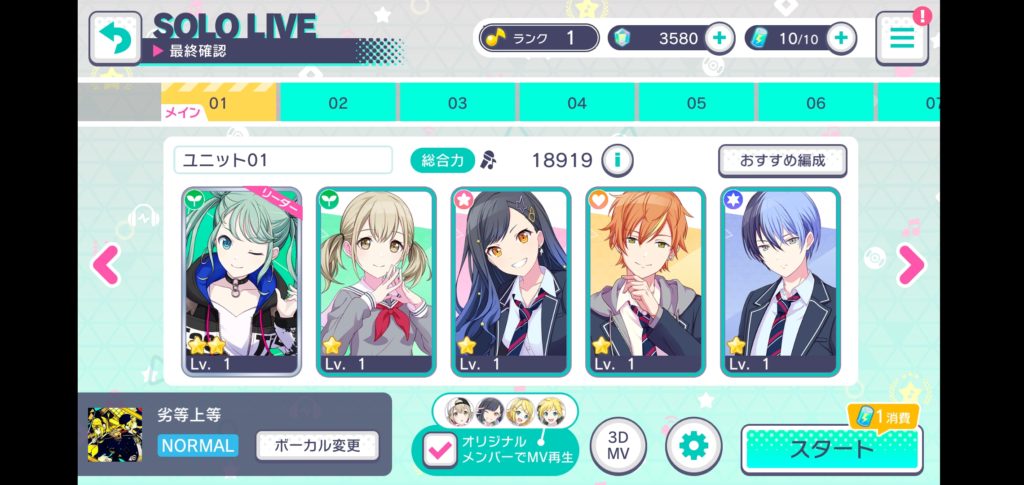Choose the orange-haired boy card
The height and width of the screenshot is (485, 1024).
coord(645,281)
